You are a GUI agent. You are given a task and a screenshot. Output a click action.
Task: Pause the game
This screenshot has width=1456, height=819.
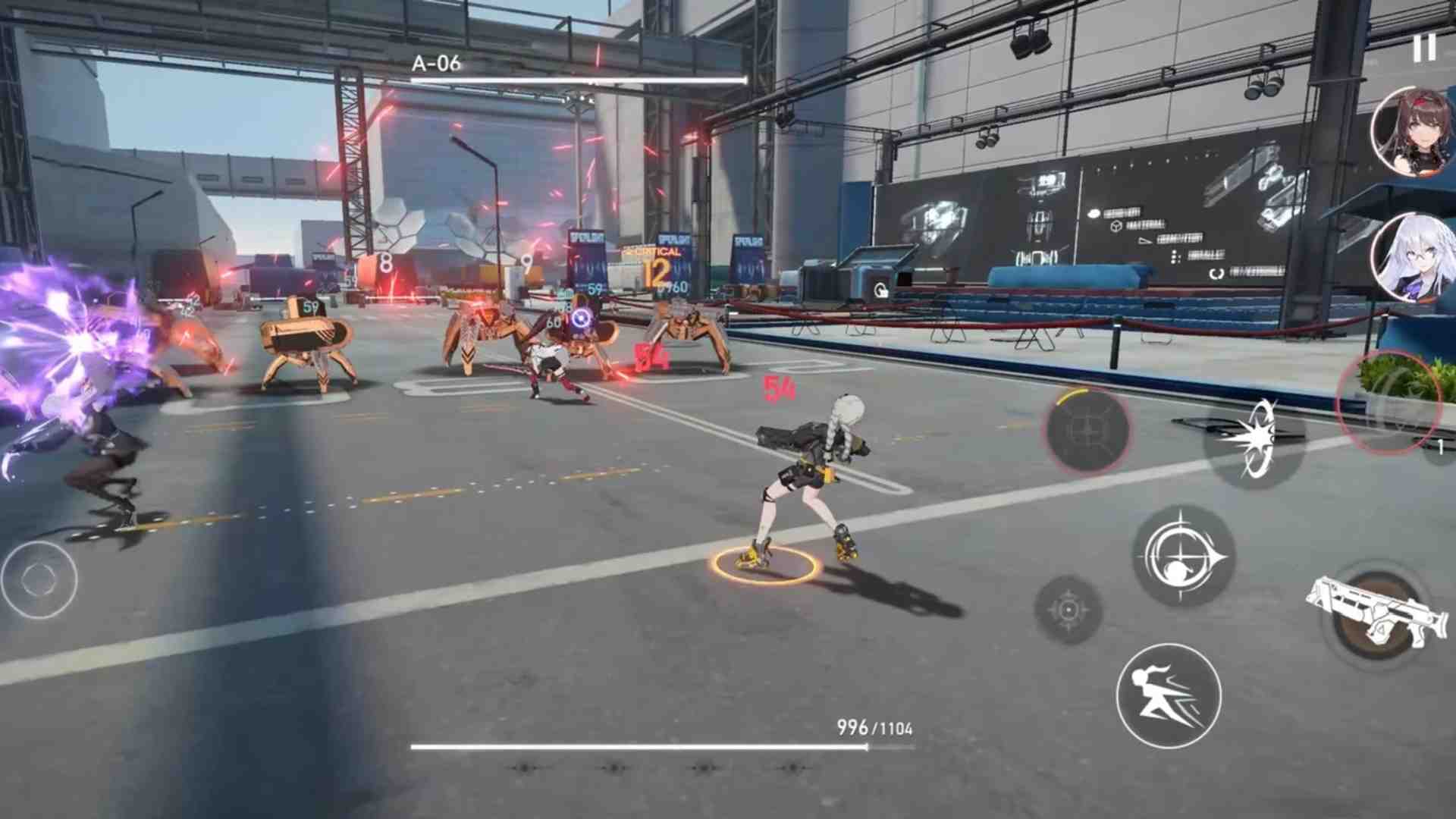tap(1424, 49)
